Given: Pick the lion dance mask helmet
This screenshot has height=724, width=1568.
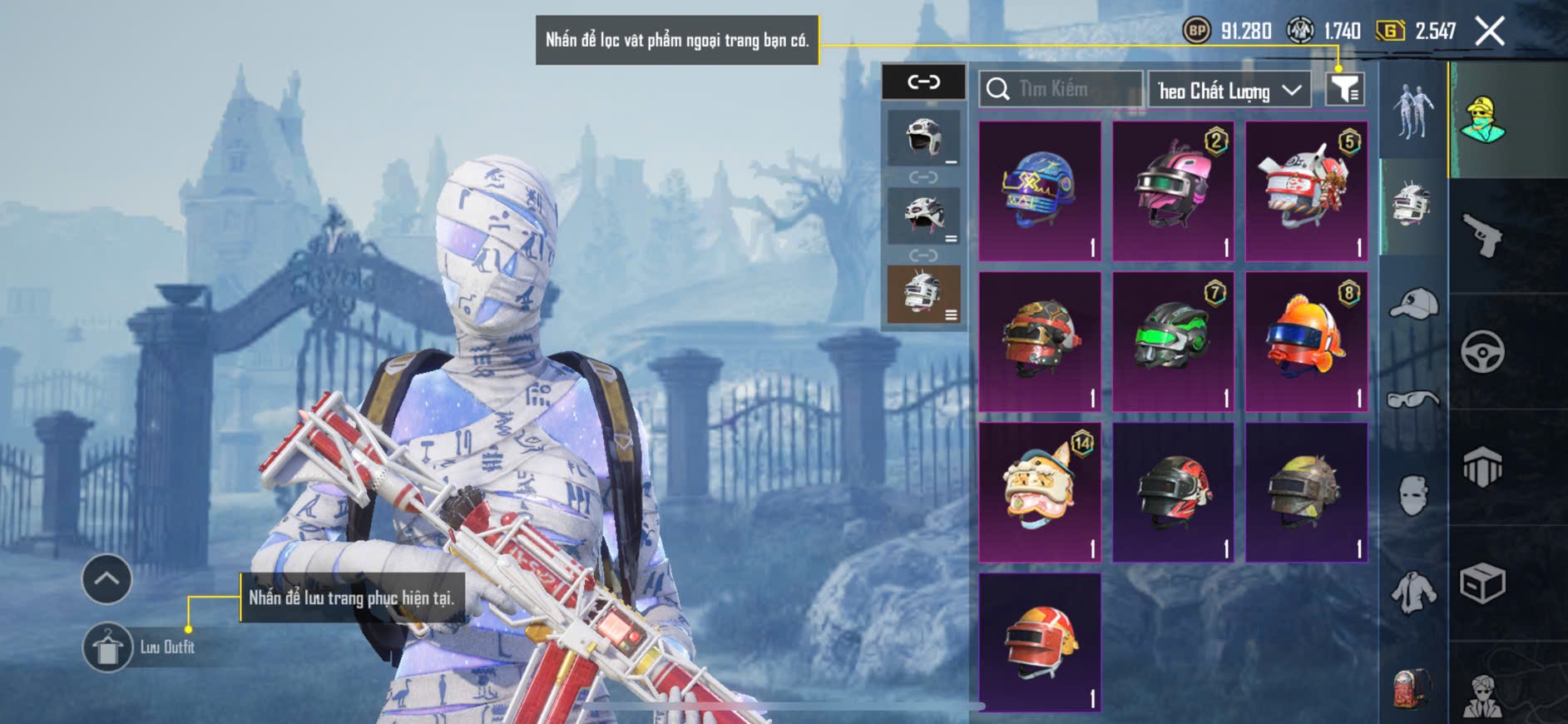Looking at the screenshot, I should tap(1040, 492).
